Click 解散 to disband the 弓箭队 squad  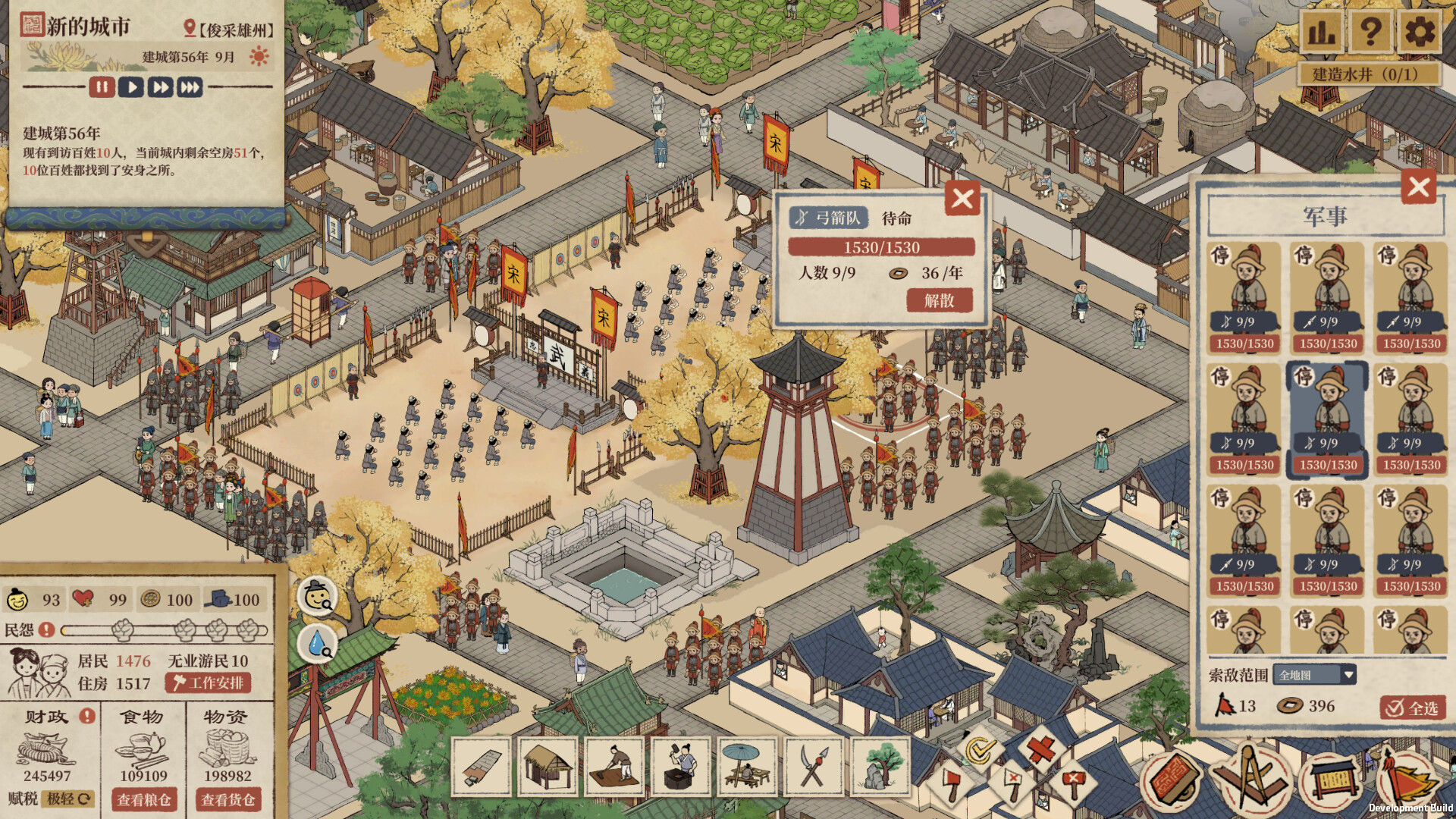click(x=939, y=300)
